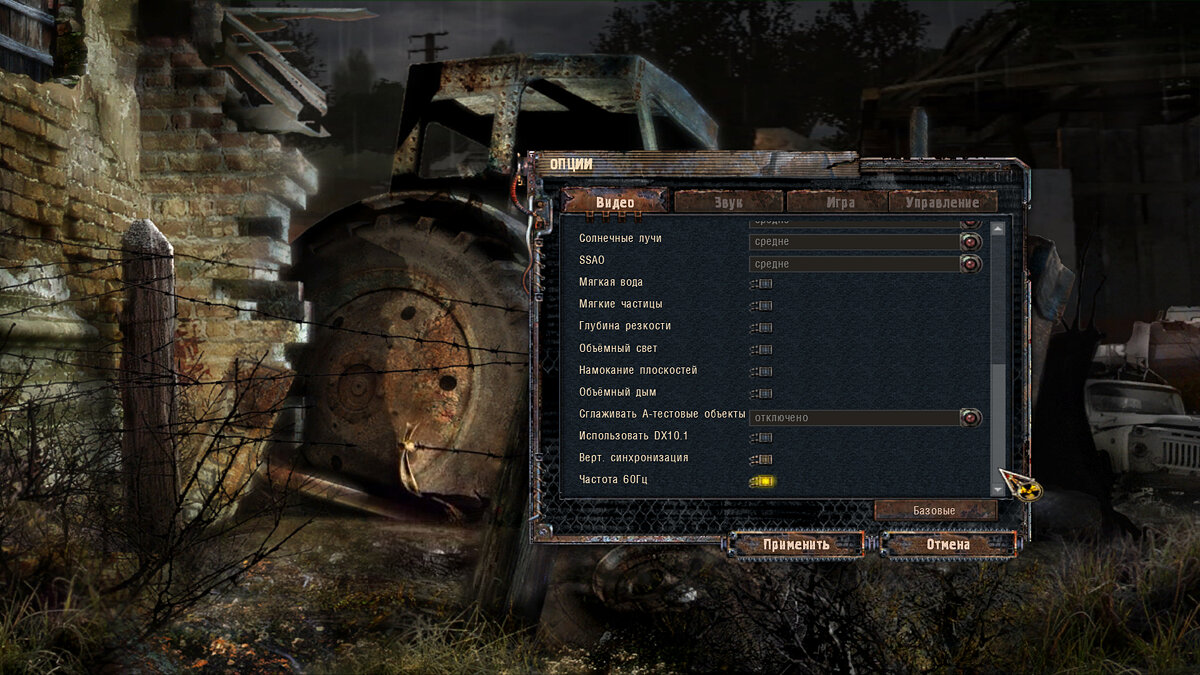Enable Объёмный дым checkbox

tap(763, 393)
